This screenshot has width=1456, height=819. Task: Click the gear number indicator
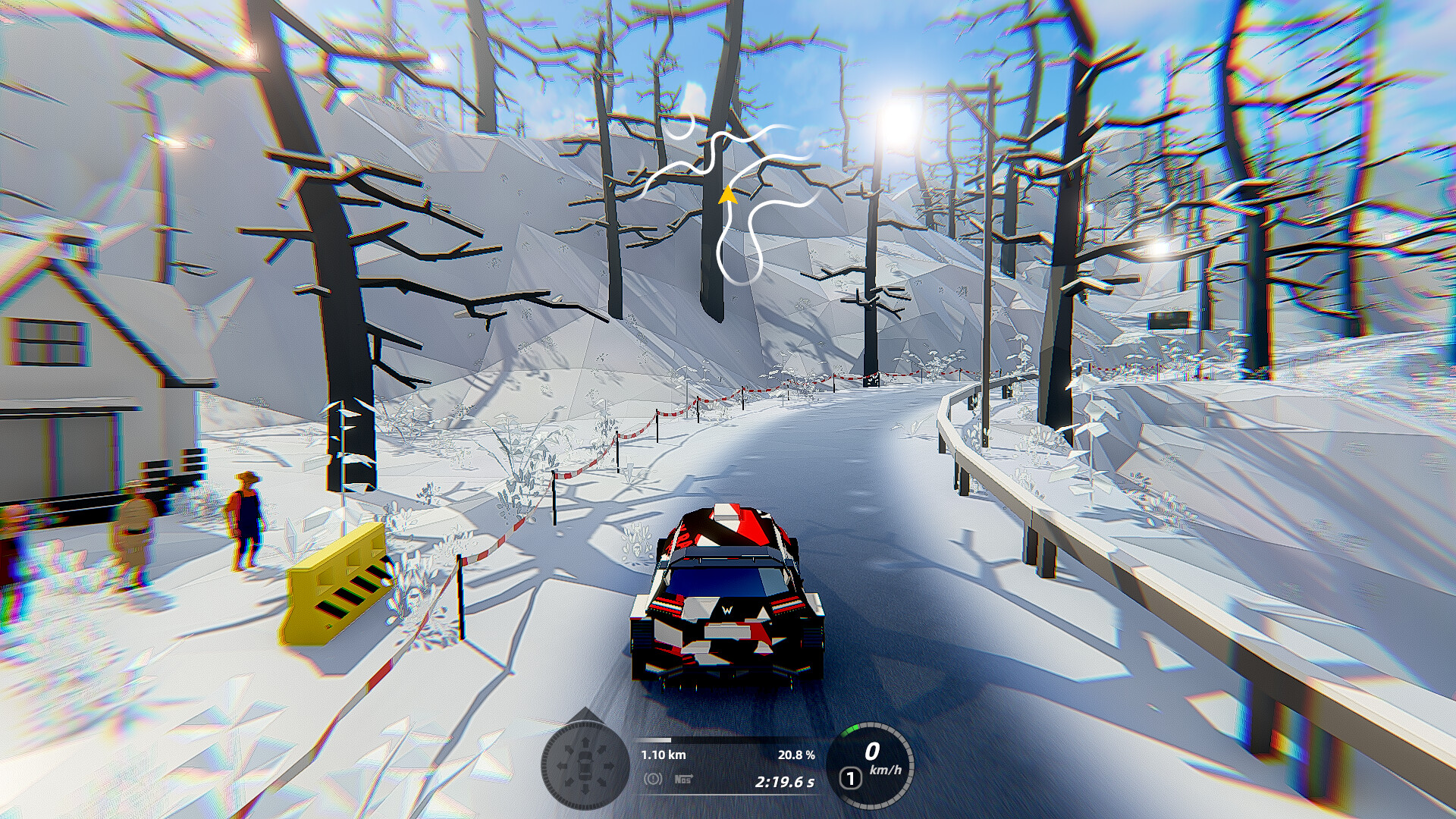[x=851, y=778]
